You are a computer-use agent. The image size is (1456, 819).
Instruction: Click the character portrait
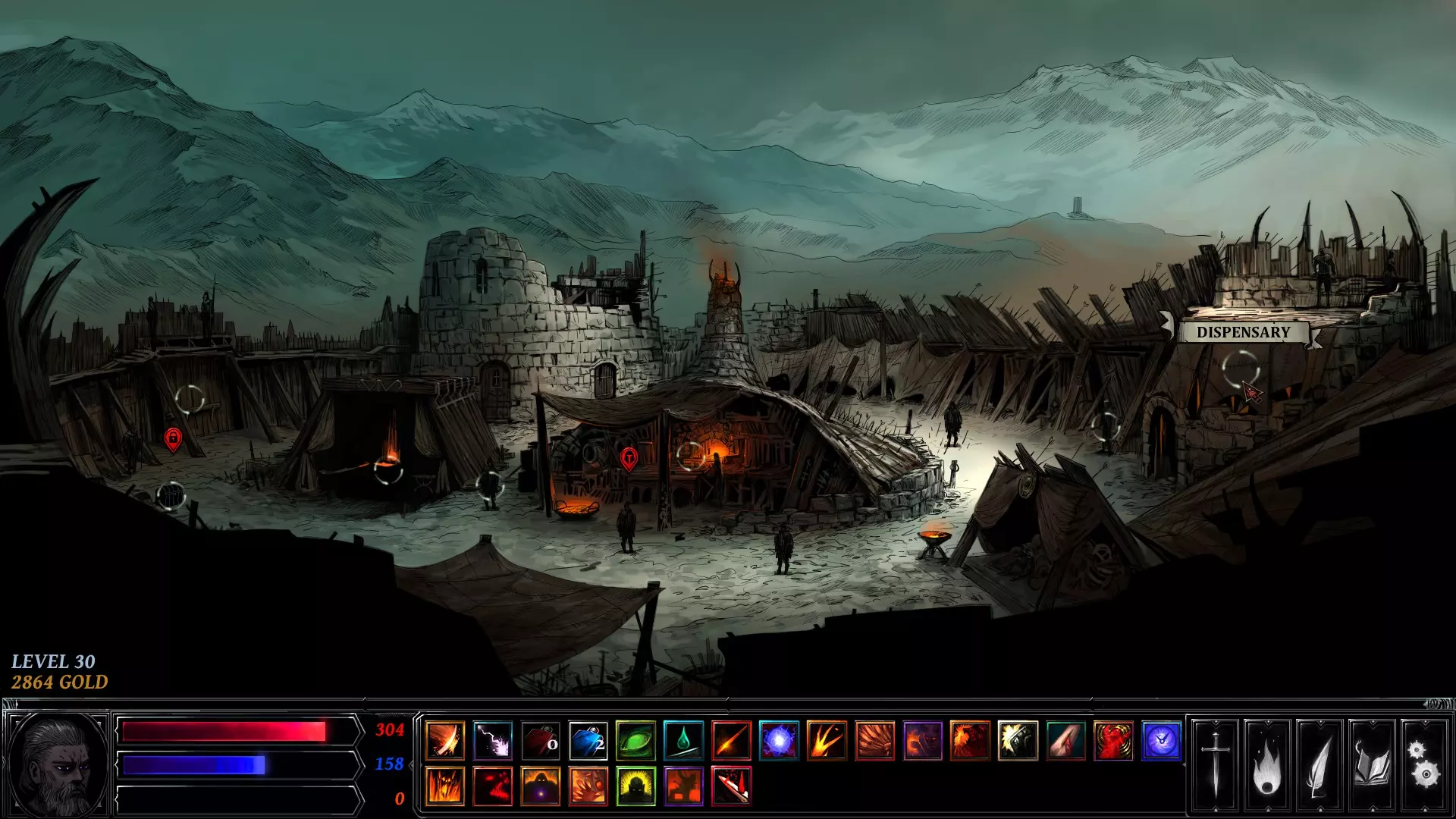tap(58, 764)
